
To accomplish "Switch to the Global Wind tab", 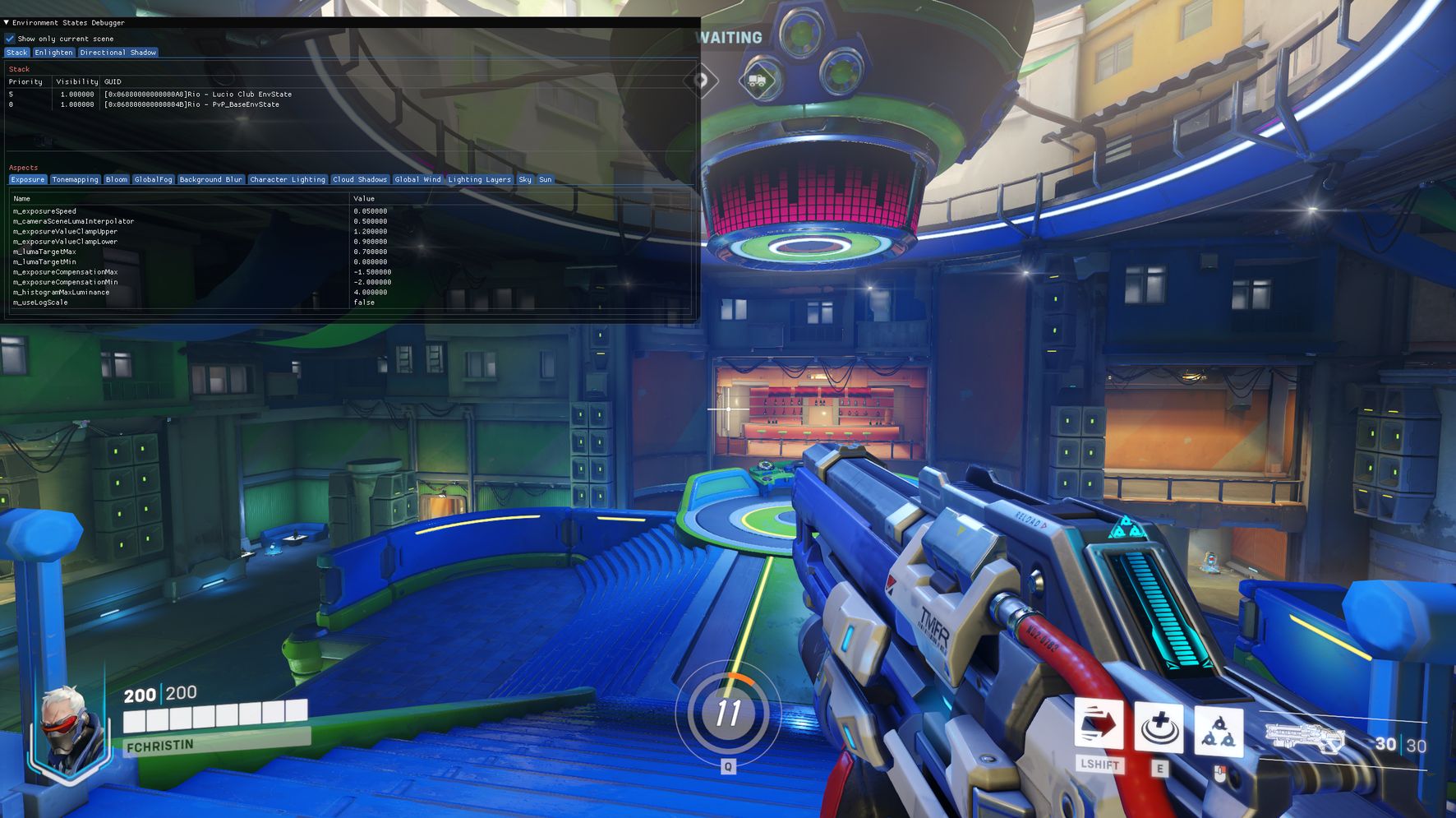I will point(417,179).
